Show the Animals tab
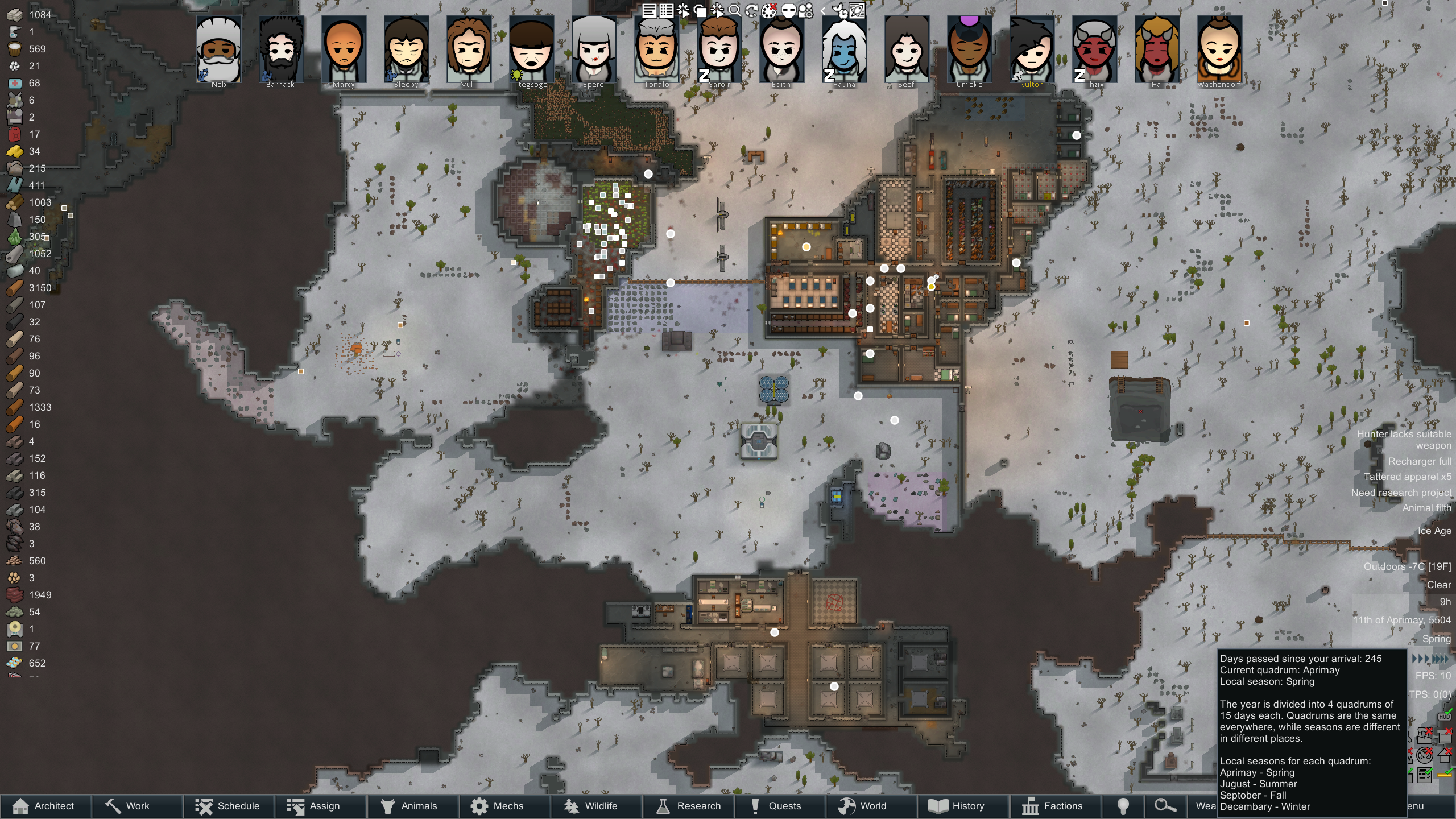This screenshot has width=1456, height=819. pos(412,806)
